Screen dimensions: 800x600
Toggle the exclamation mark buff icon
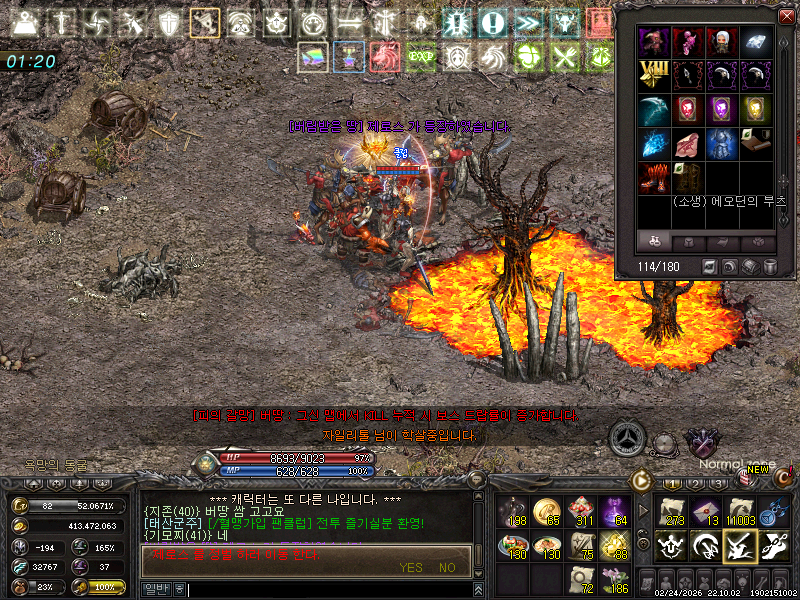pos(491,23)
